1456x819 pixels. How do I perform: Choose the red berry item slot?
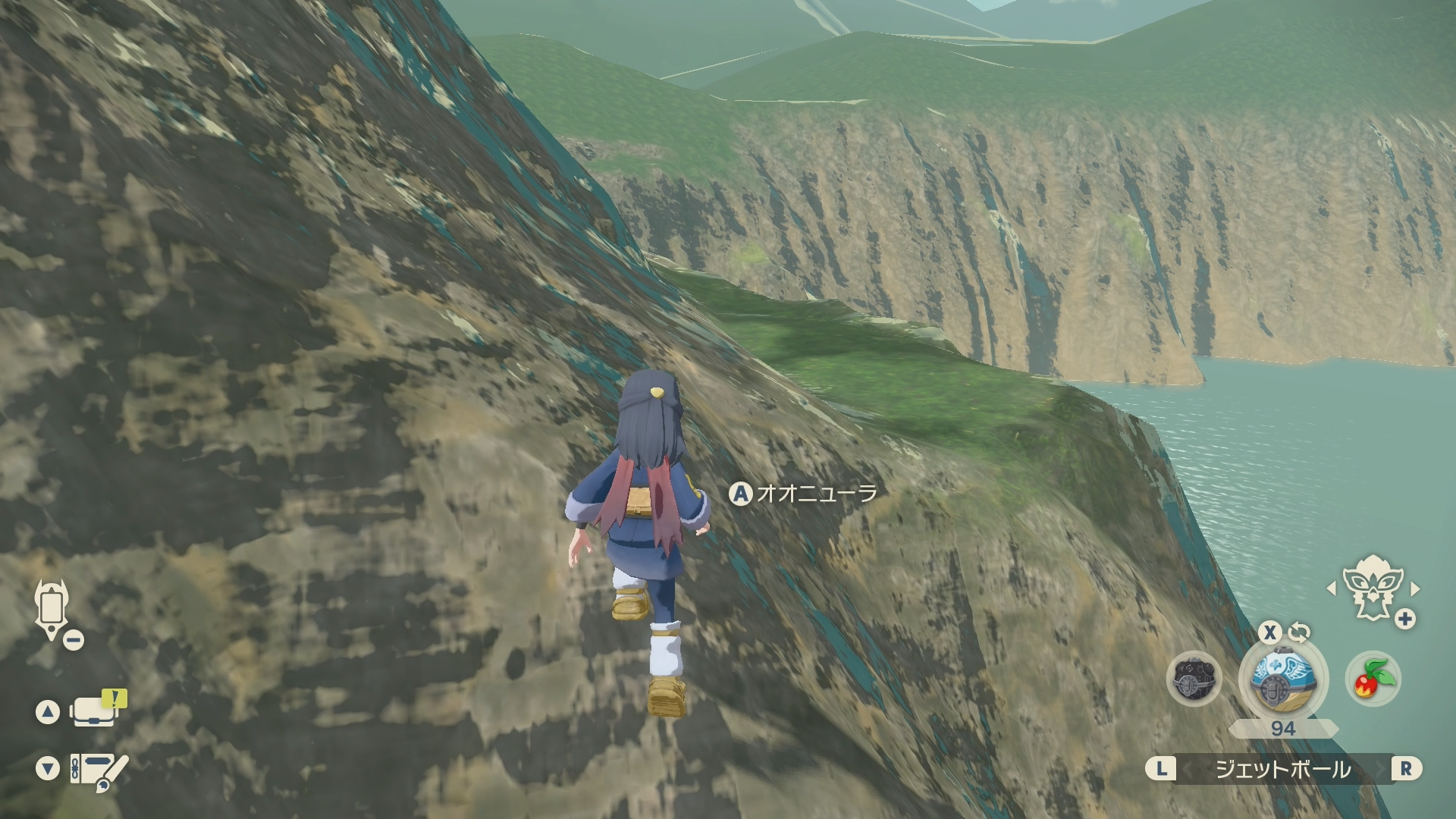coord(1373,678)
